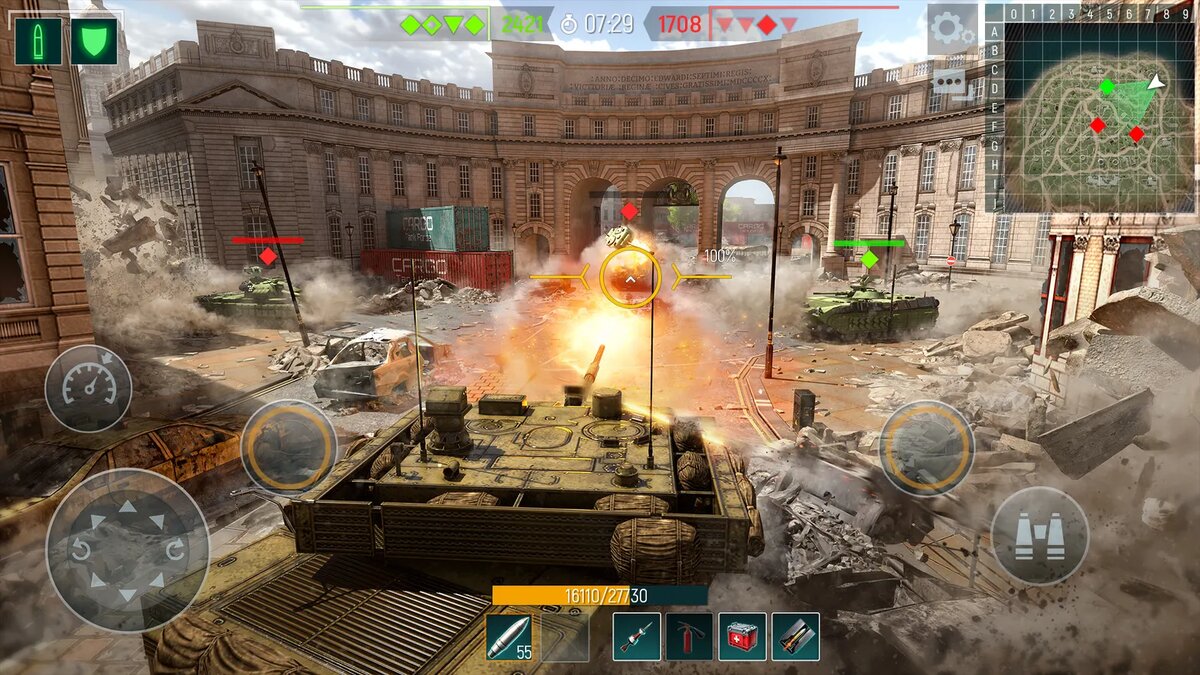Select the green bullet status icon
The width and height of the screenshot is (1200, 675).
(38, 41)
